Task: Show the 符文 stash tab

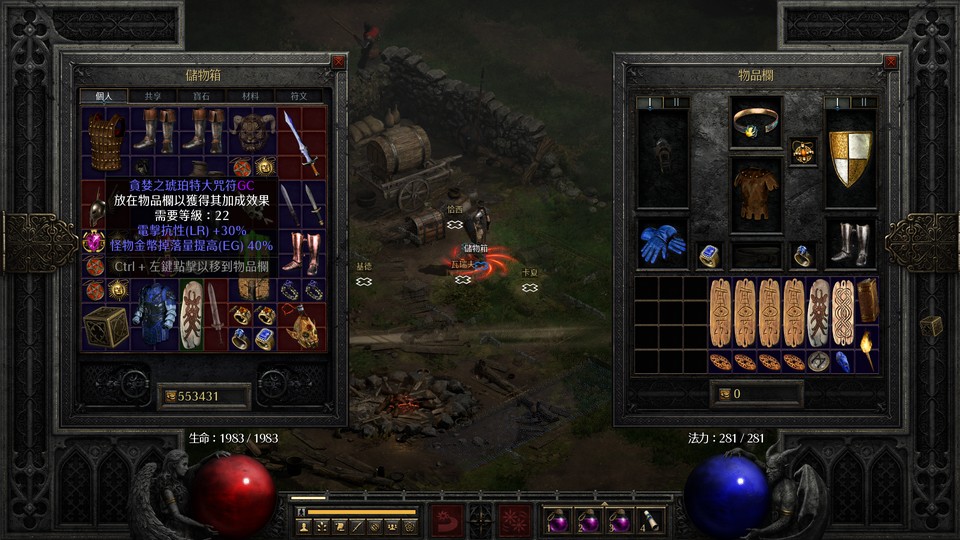Action: click(298, 96)
